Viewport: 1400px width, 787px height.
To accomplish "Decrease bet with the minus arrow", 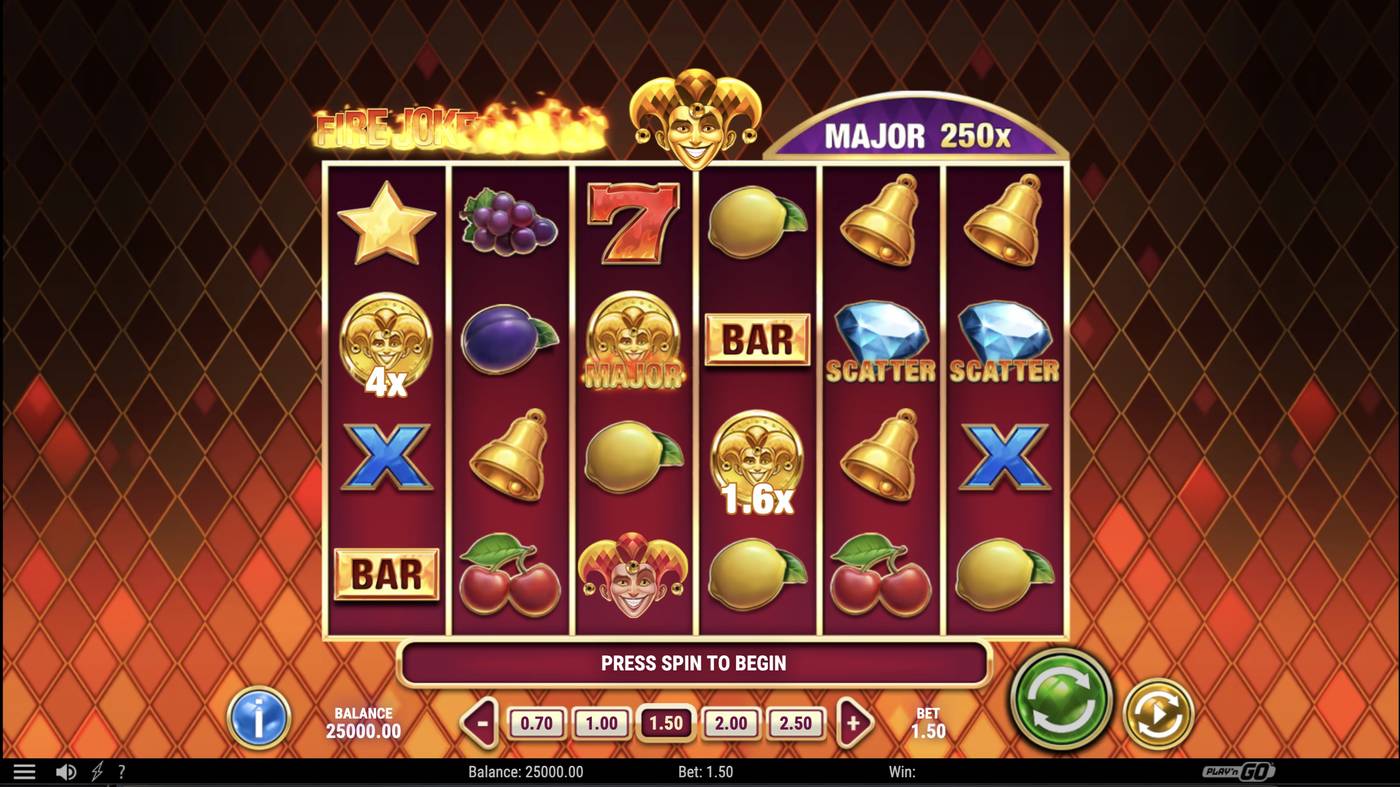I will pyautogui.click(x=478, y=722).
